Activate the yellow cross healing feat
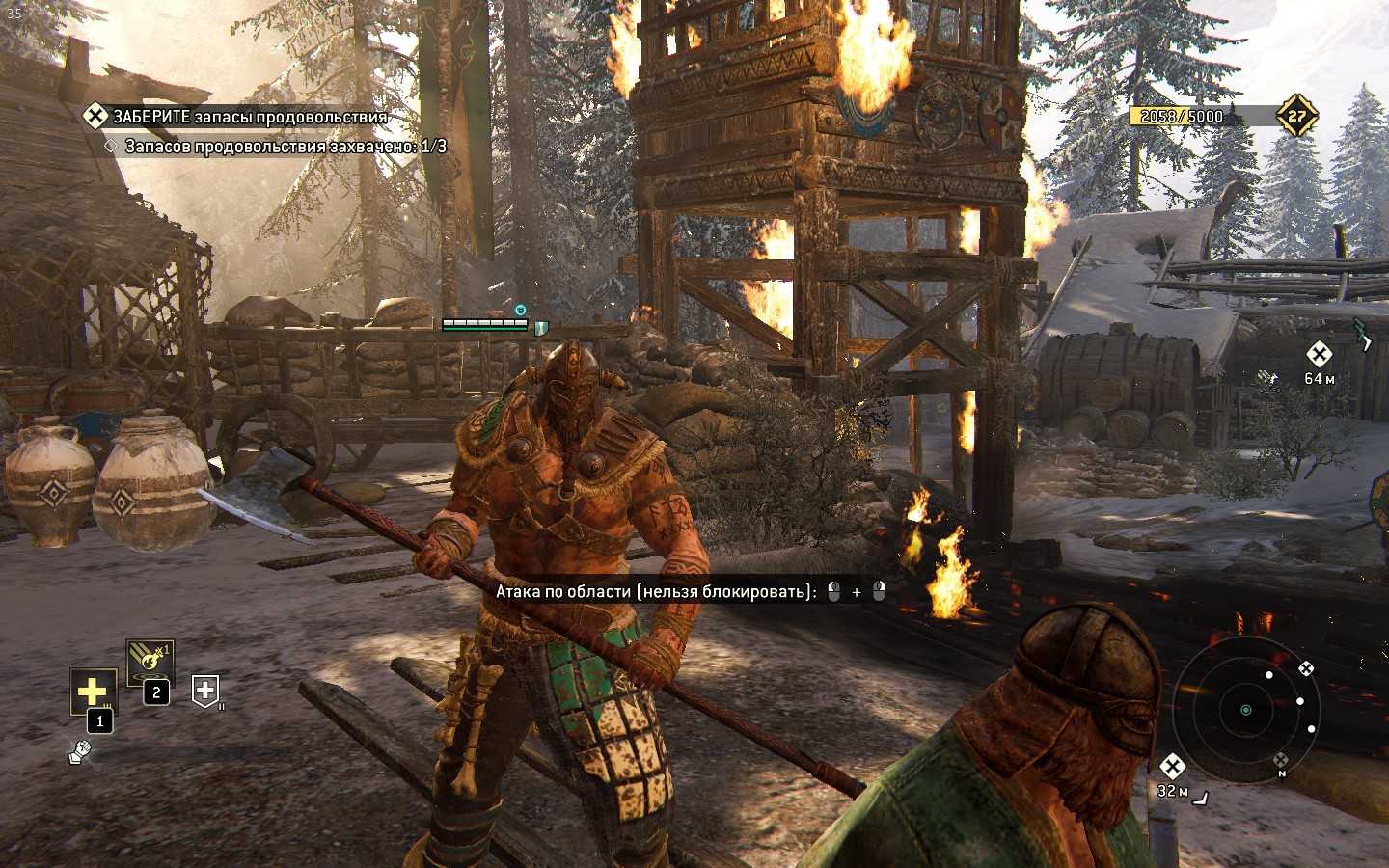Screen dimensions: 1389x868 click(x=93, y=692)
